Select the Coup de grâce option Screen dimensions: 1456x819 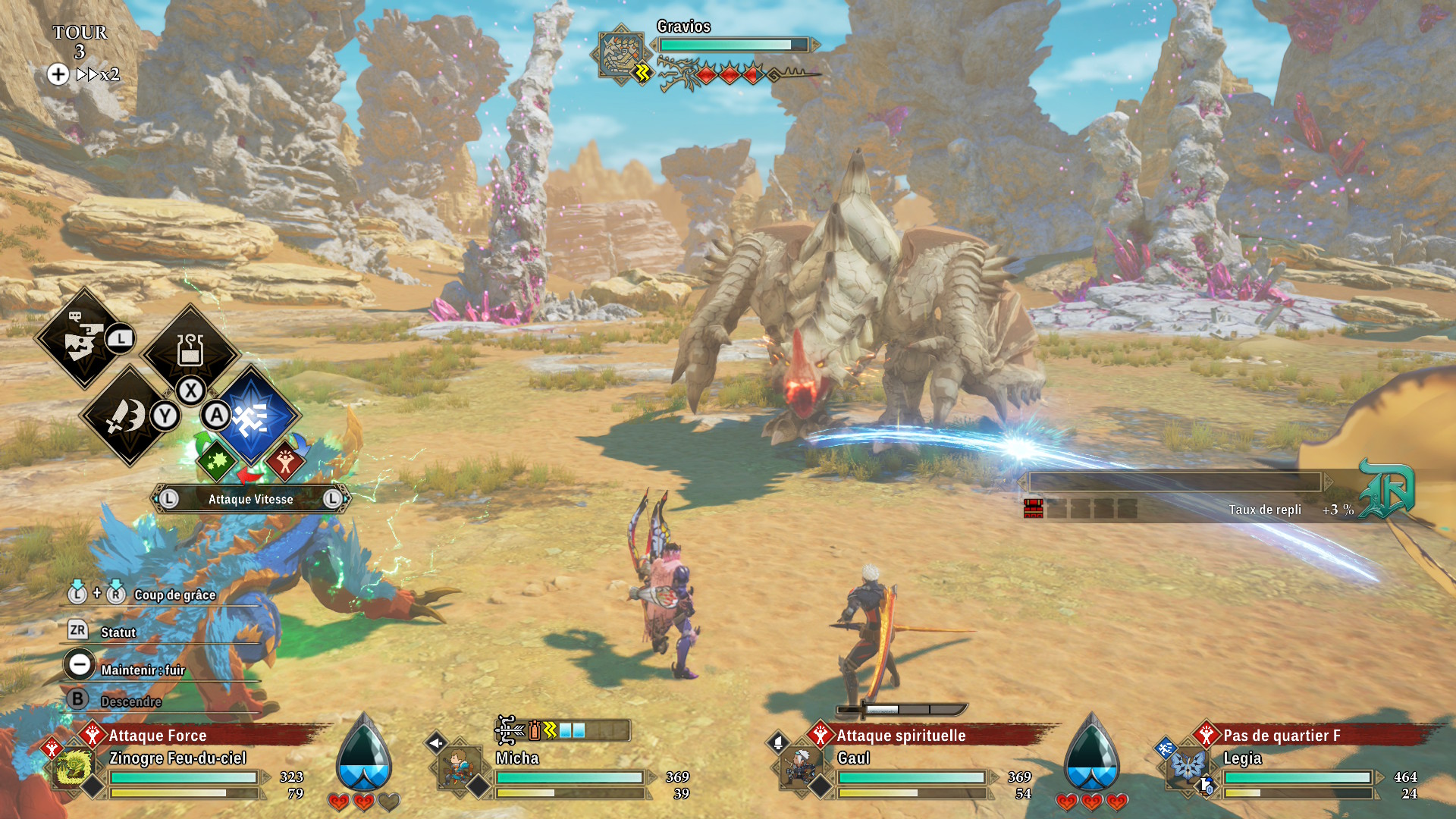point(174,595)
